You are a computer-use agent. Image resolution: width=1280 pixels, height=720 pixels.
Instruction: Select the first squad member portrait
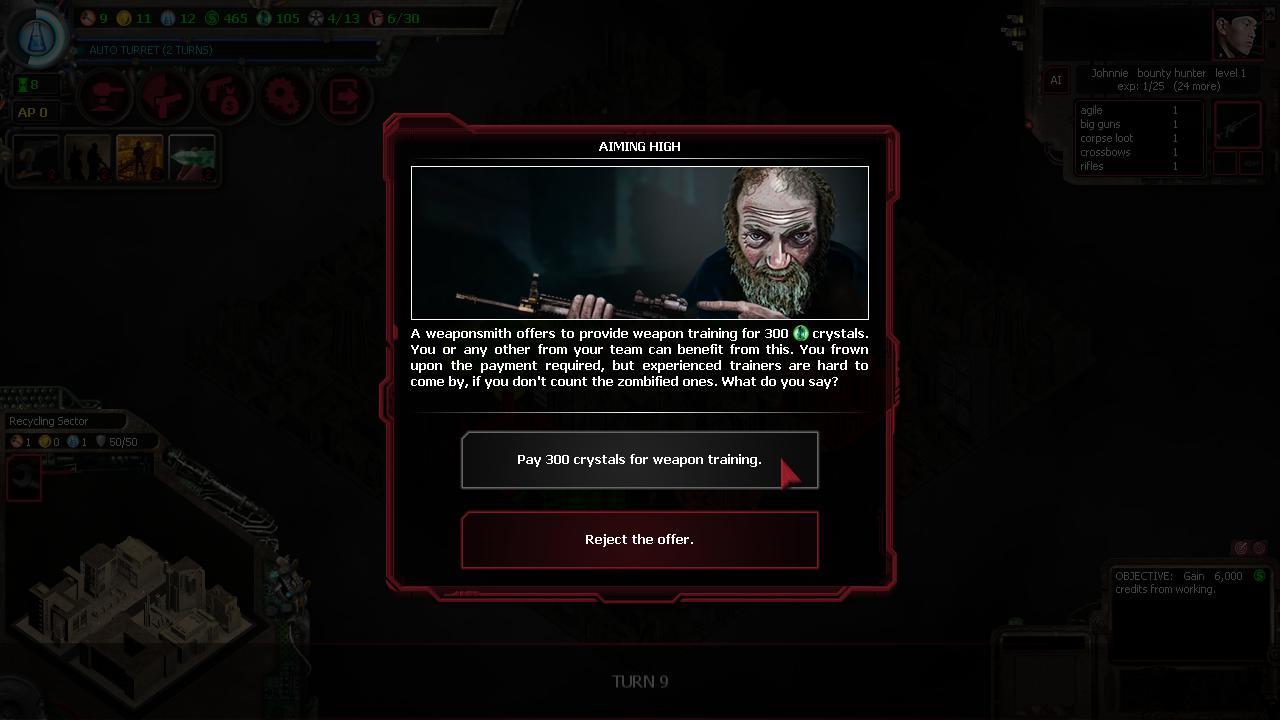pos(37,158)
